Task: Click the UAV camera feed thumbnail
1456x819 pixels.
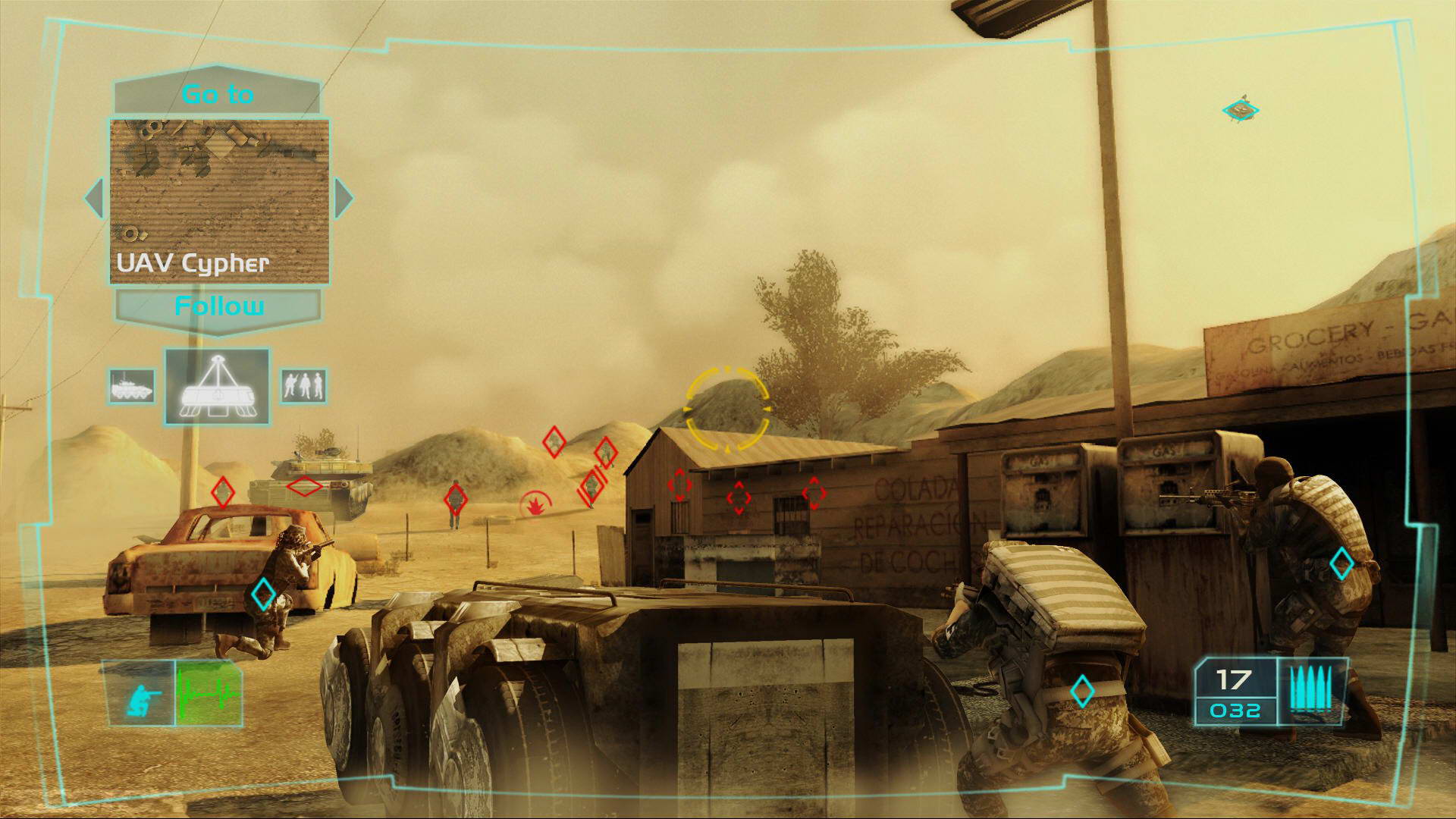Action: pos(220,190)
